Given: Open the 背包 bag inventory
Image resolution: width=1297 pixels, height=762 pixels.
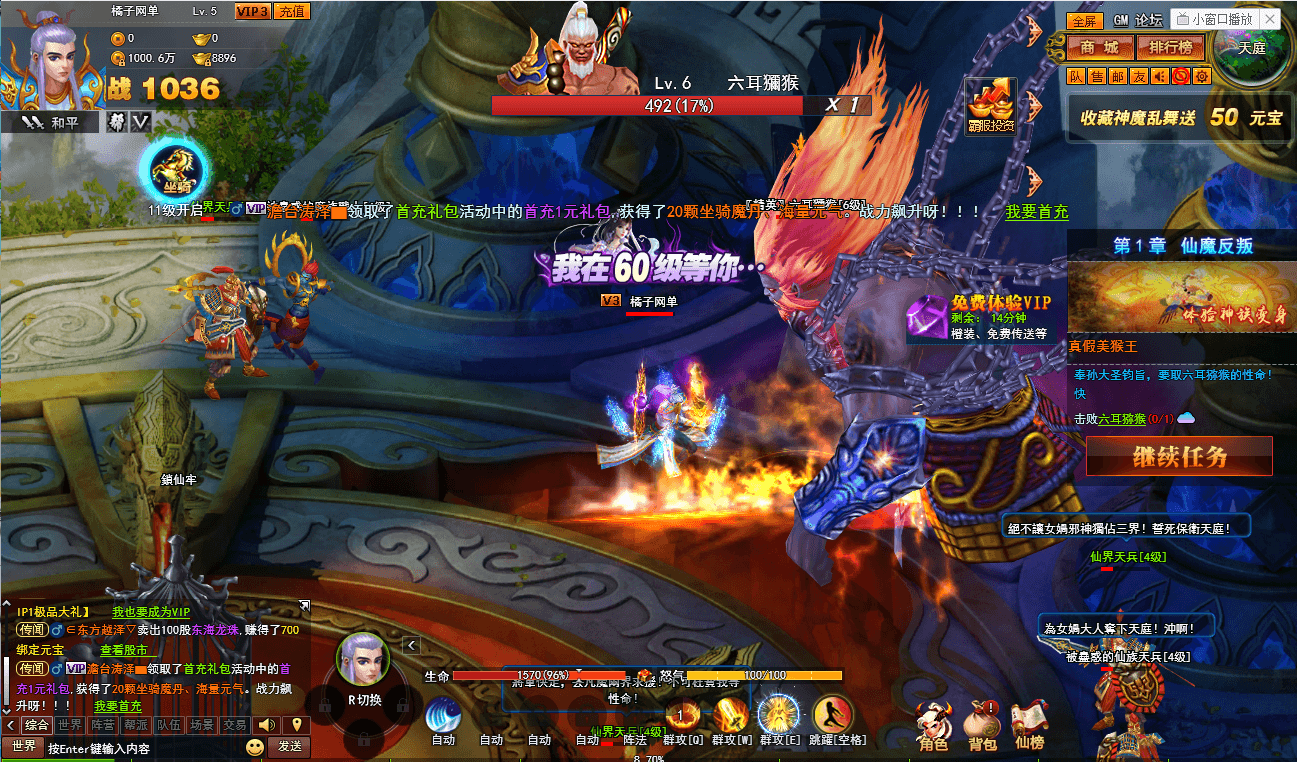Looking at the screenshot, I should tap(982, 724).
